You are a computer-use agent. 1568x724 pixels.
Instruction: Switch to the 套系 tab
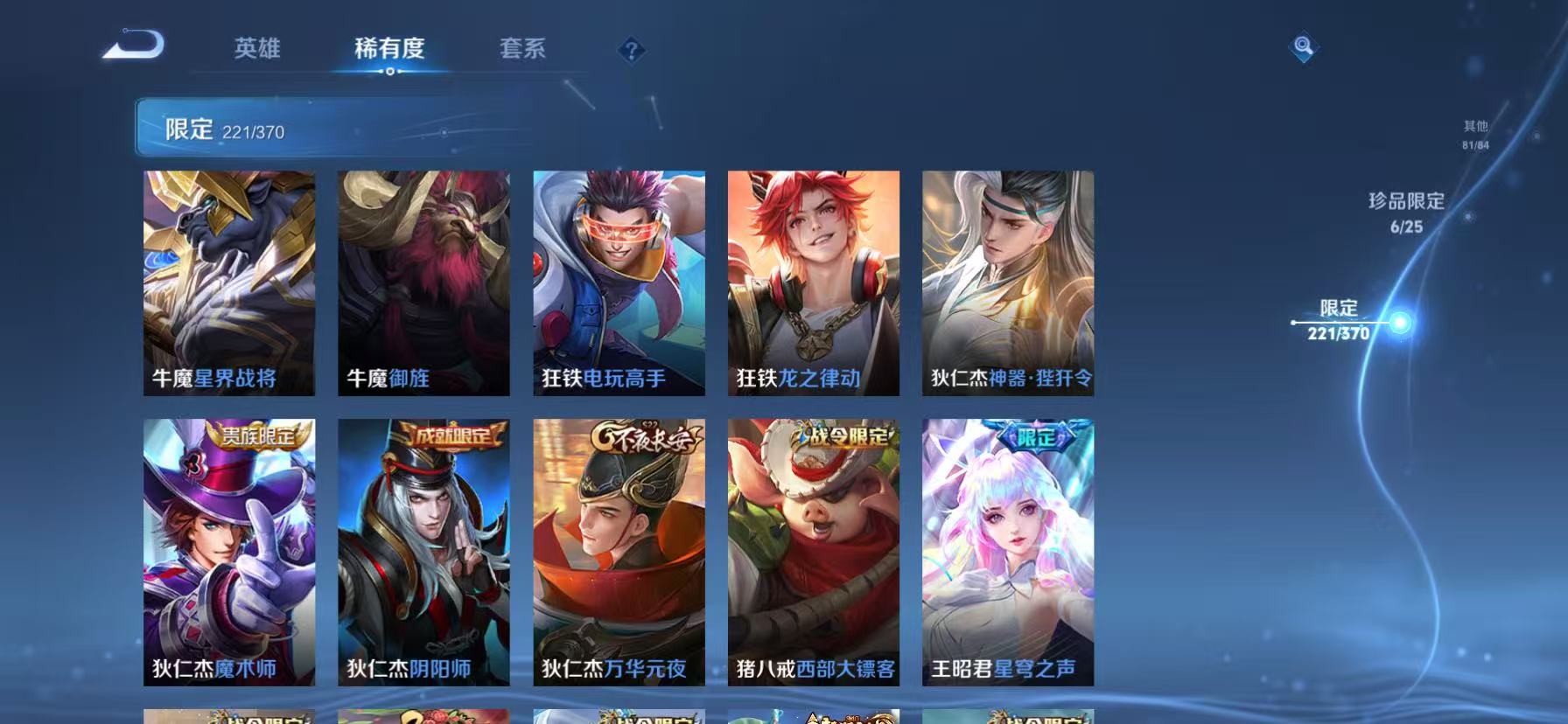point(522,50)
